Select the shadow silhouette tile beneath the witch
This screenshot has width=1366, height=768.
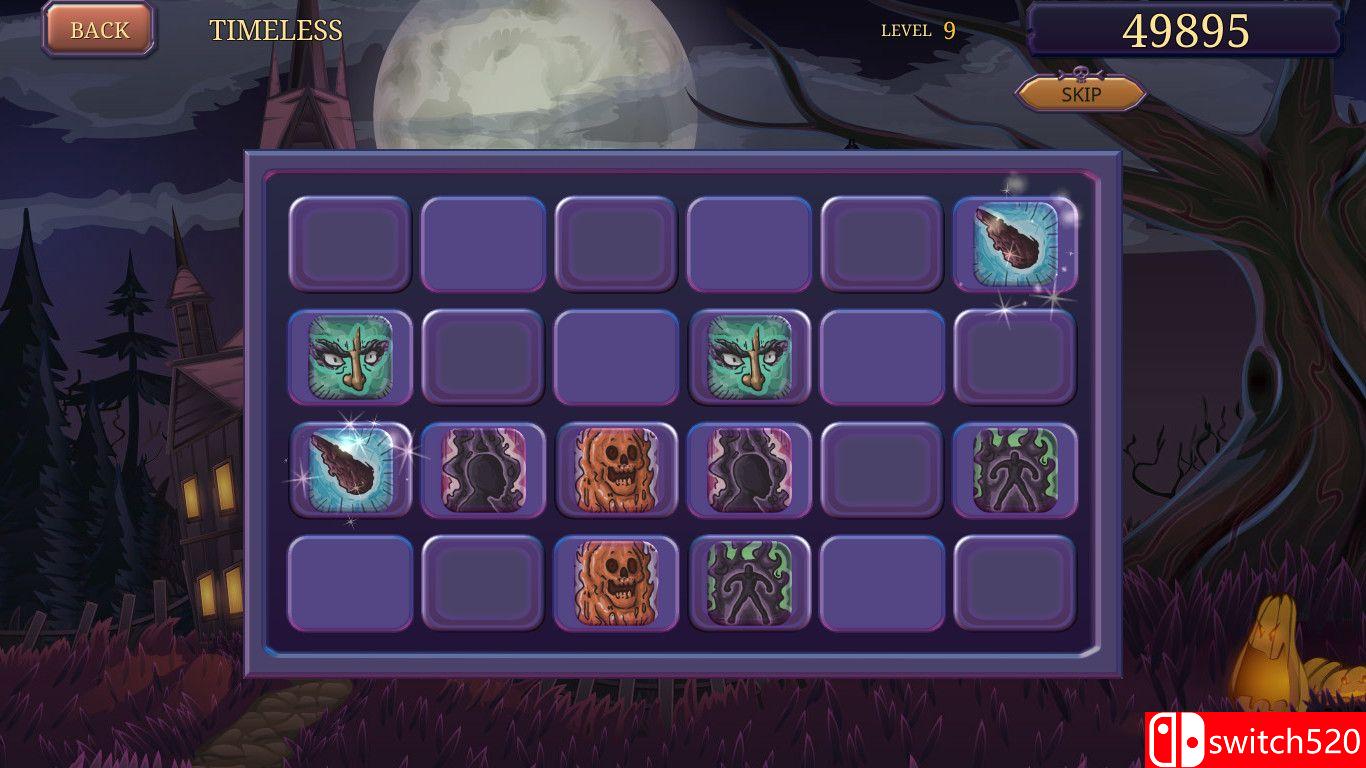pos(750,470)
